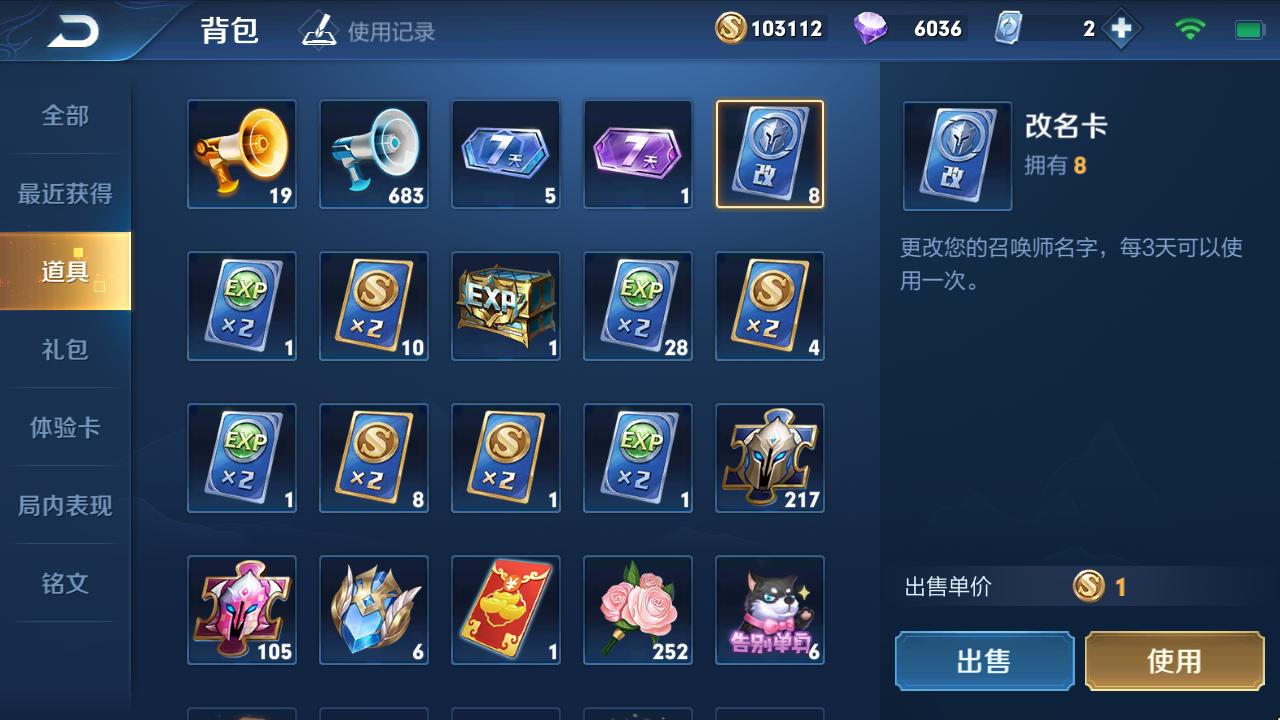
Task: View the pink roses item with 252 count
Action: pos(637,610)
